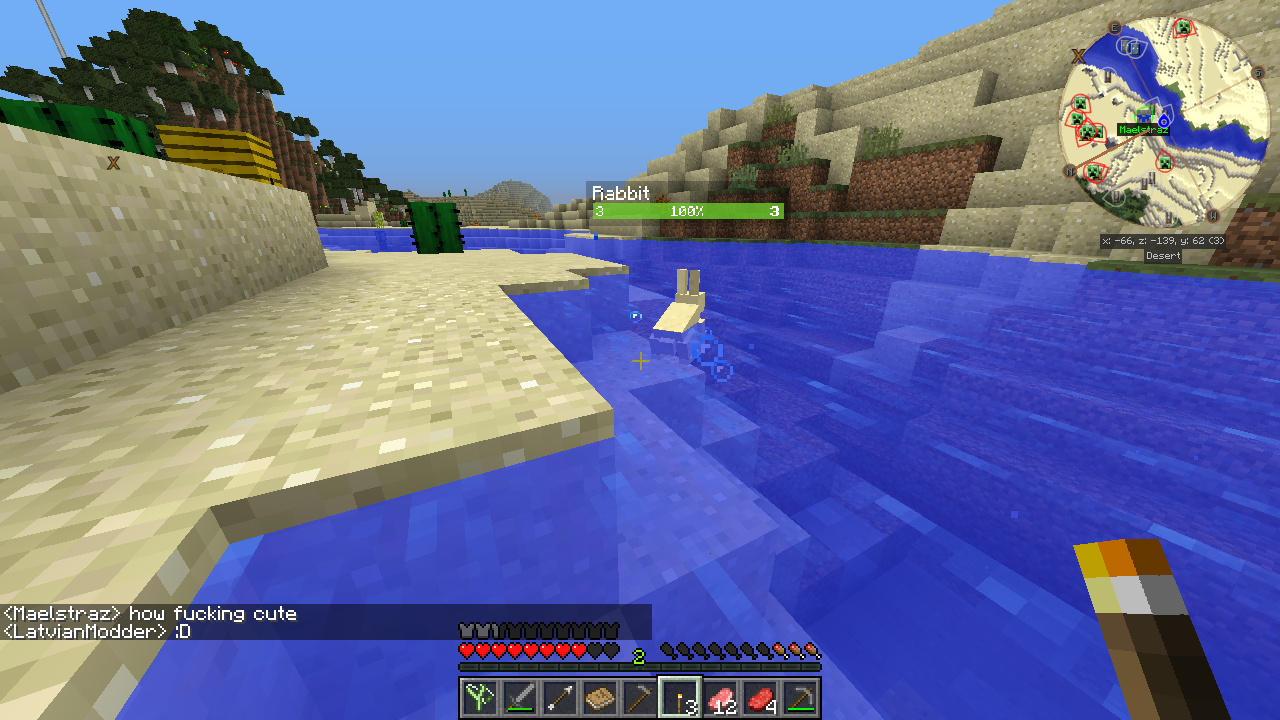1280x720 pixels.
Task: Click the Maelstraz player label on minimap
Action: (1143, 130)
